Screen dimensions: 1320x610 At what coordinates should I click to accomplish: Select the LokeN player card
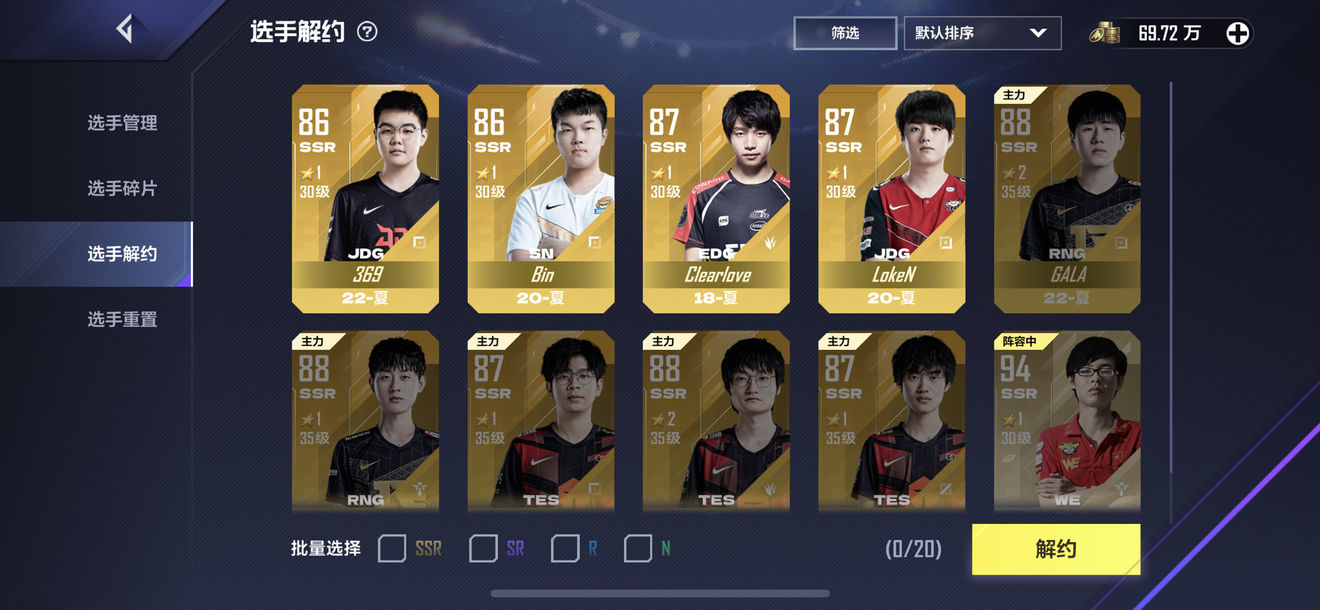pos(892,199)
